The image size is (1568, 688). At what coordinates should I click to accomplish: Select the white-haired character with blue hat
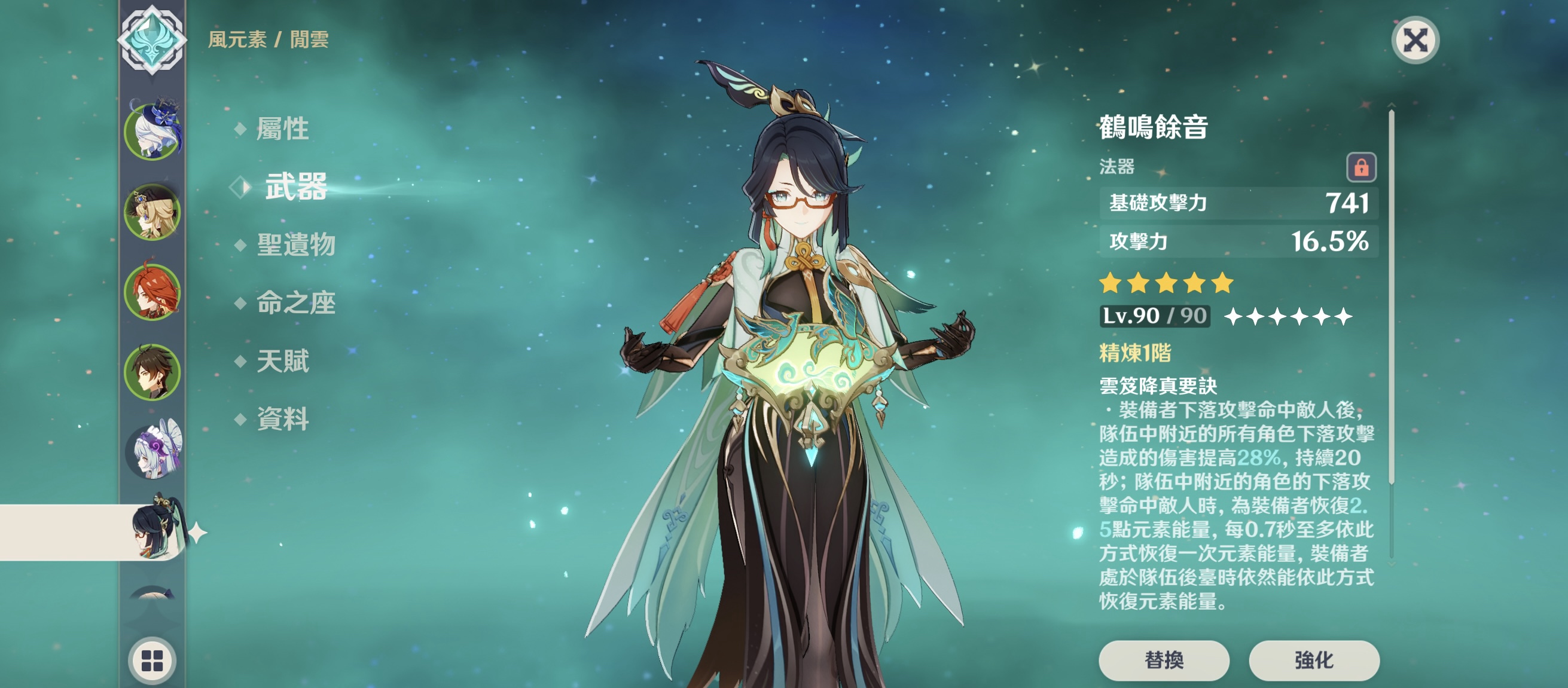click(152, 131)
